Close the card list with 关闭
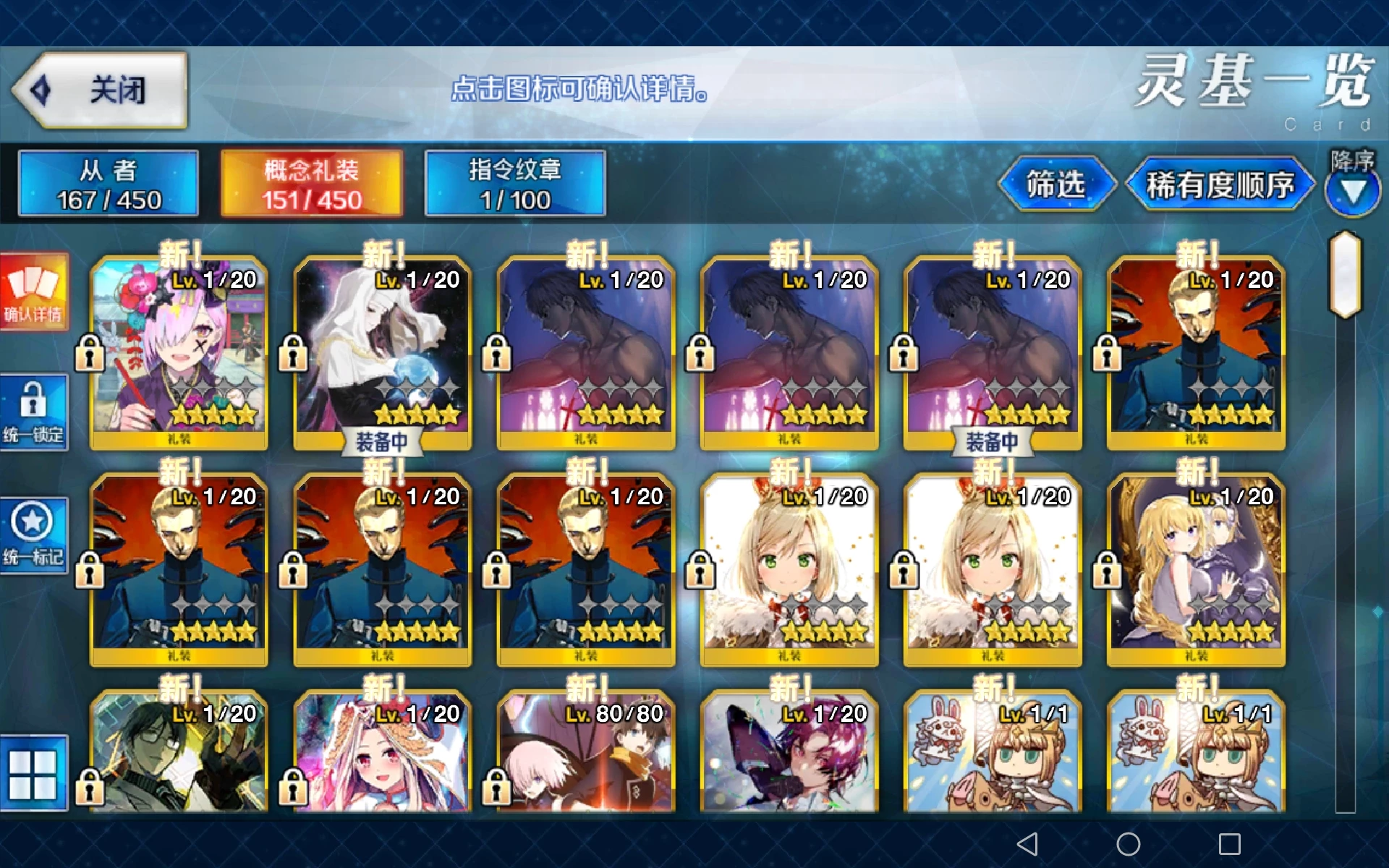Viewport: 1389px width, 868px height. point(101,90)
